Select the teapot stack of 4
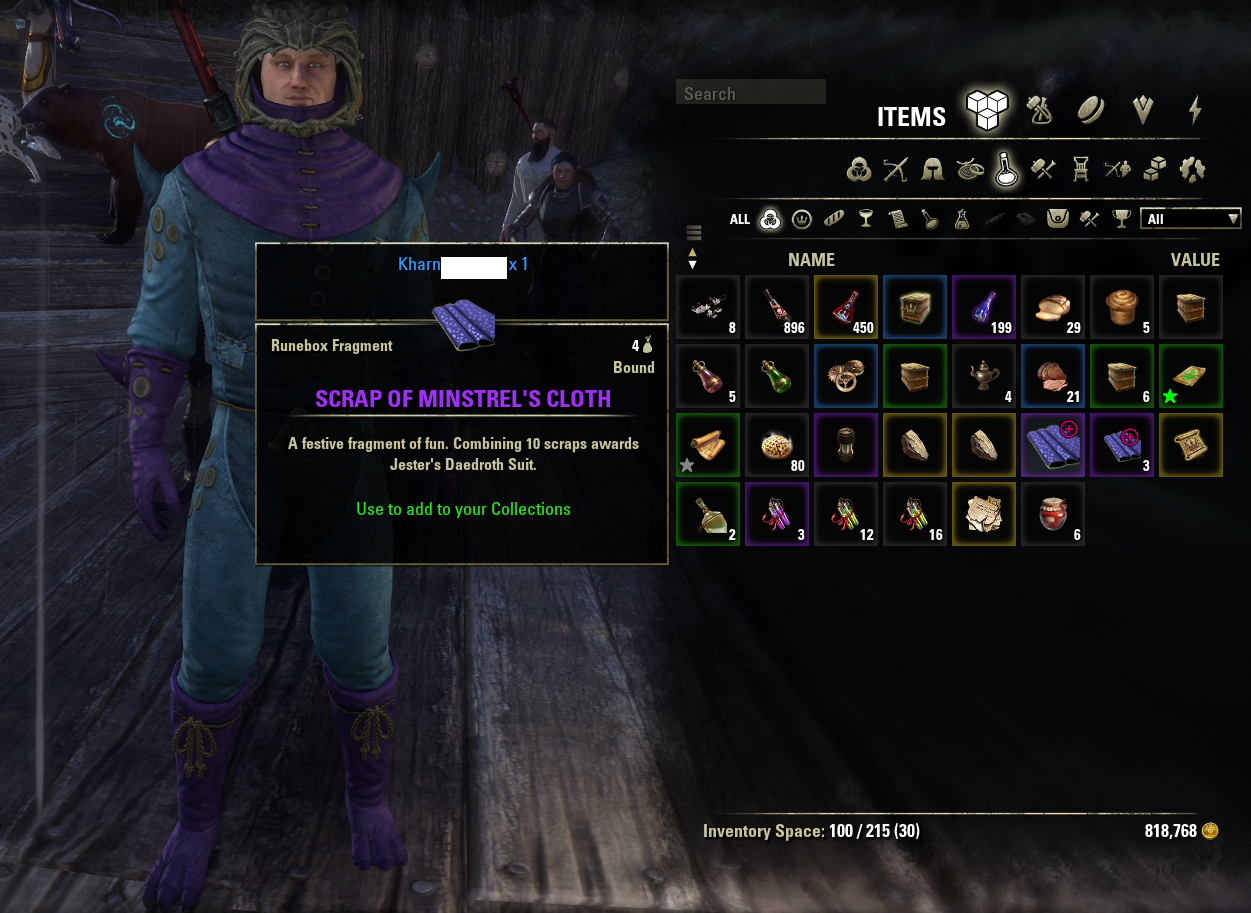The height and width of the screenshot is (913, 1251). (984, 376)
